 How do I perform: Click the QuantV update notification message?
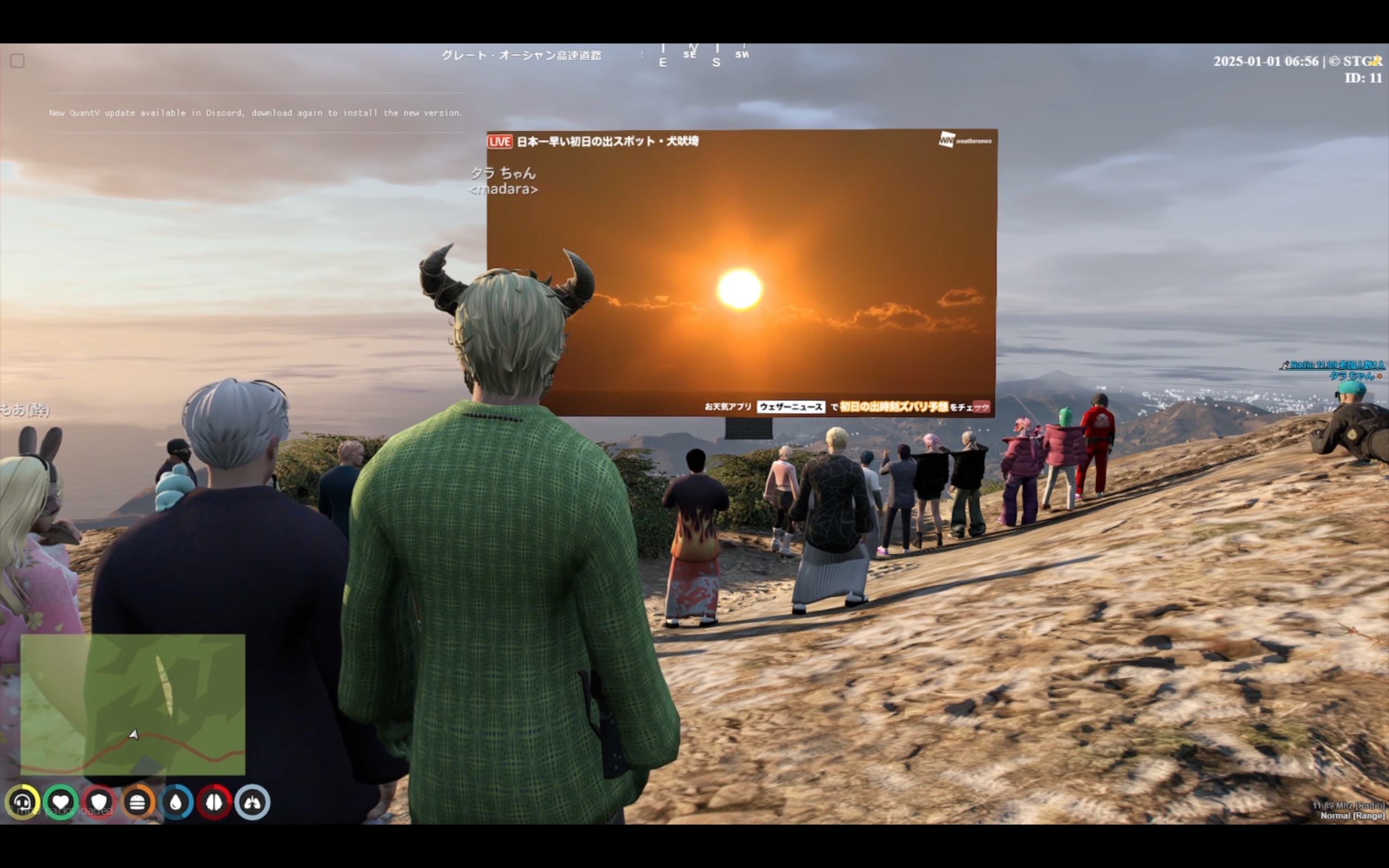pyautogui.click(x=256, y=113)
